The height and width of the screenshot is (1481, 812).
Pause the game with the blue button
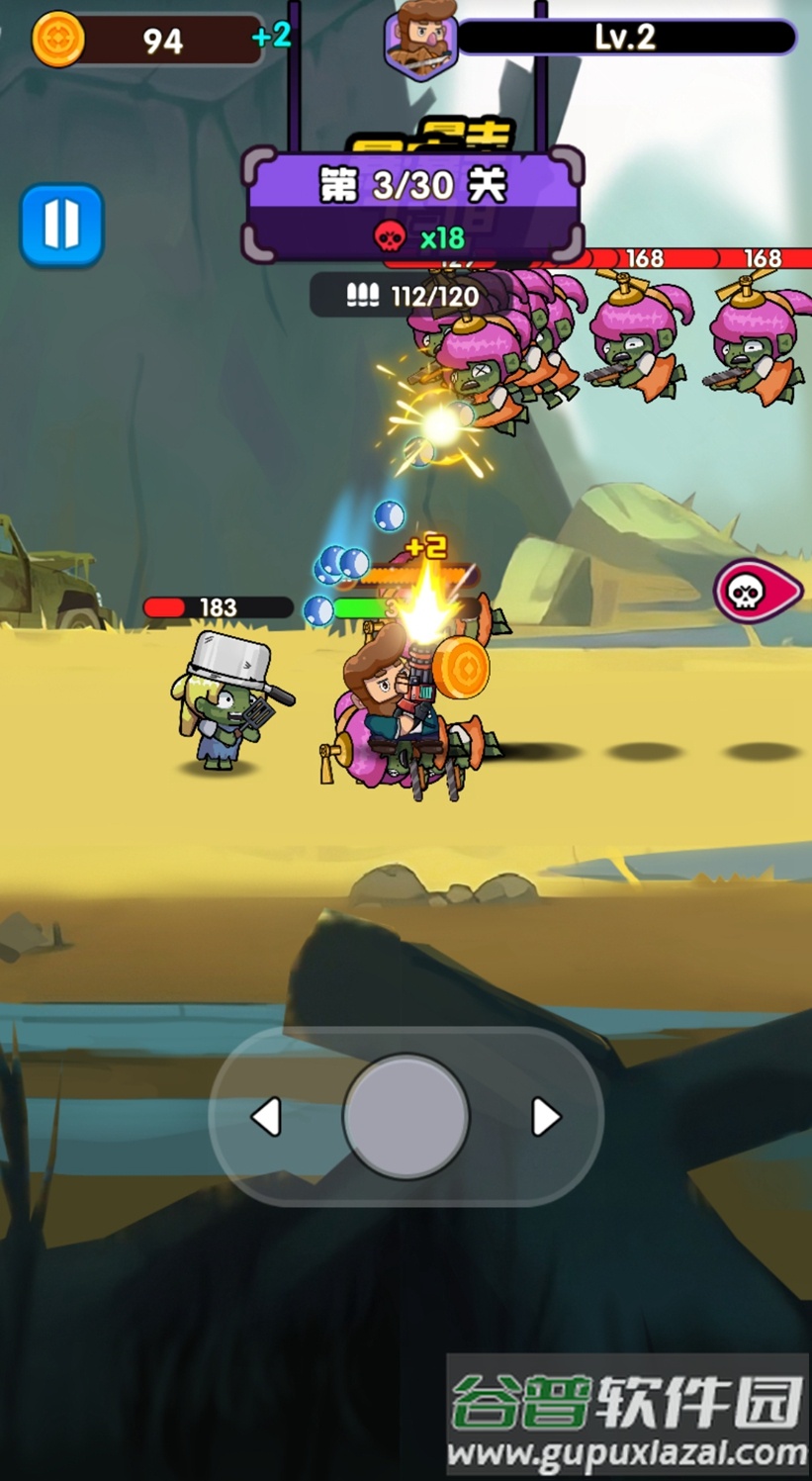pos(61,225)
